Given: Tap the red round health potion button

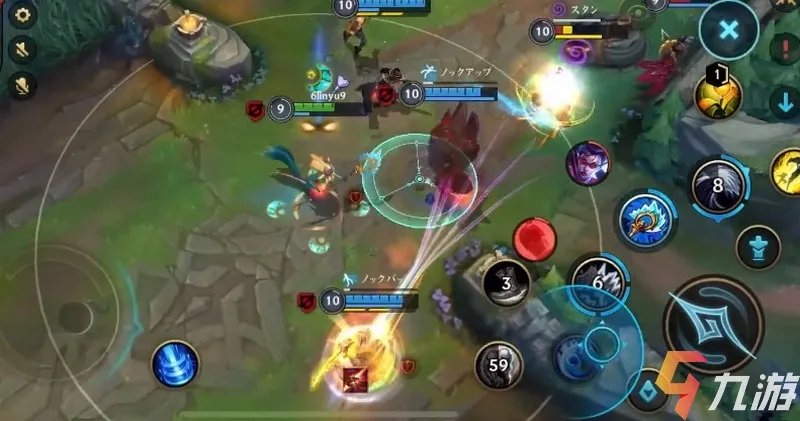Looking at the screenshot, I should [x=534, y=241].
